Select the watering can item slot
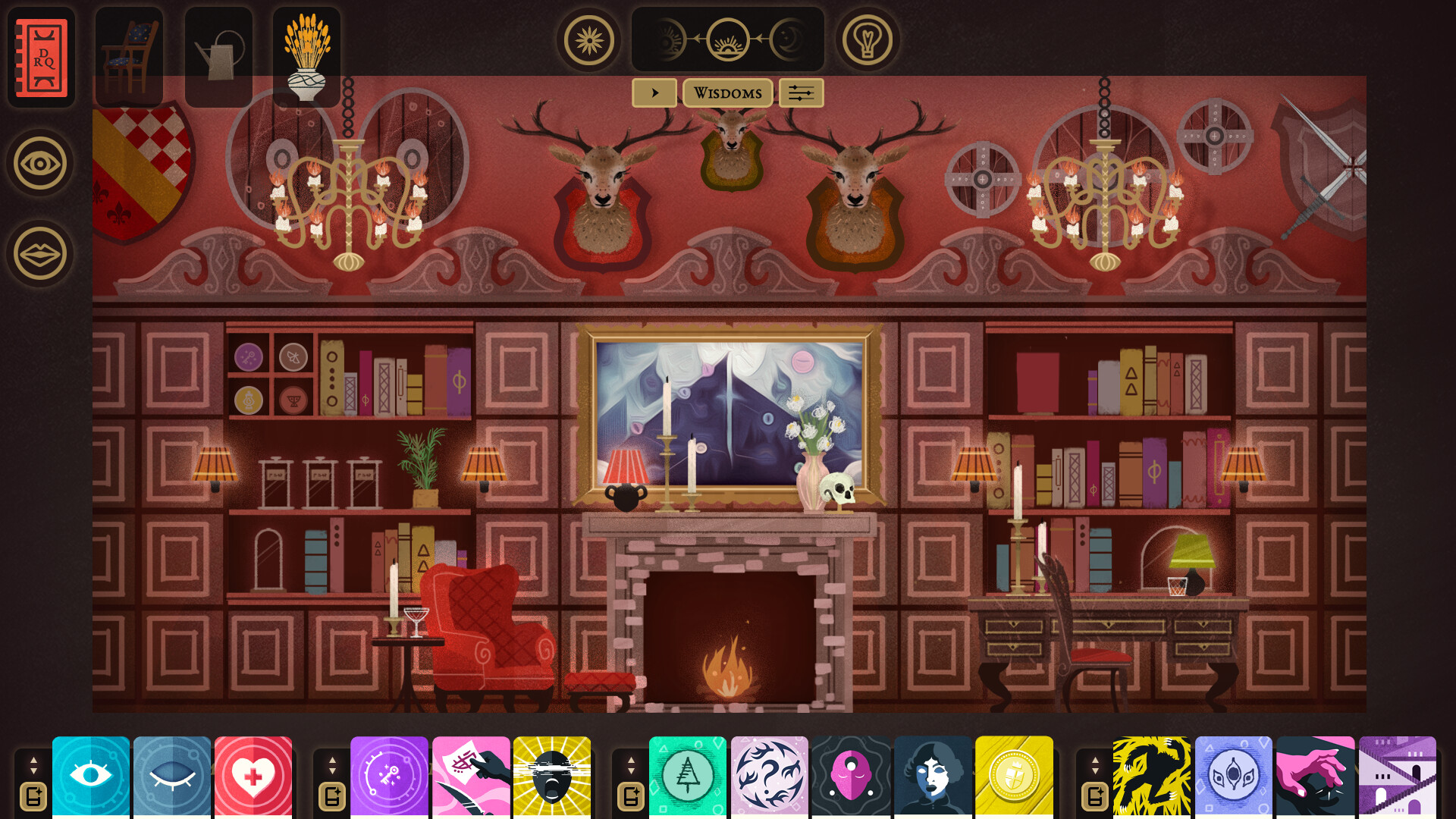Image resolution: width=1456 pixels, height=819 pixels. point(218,55)
